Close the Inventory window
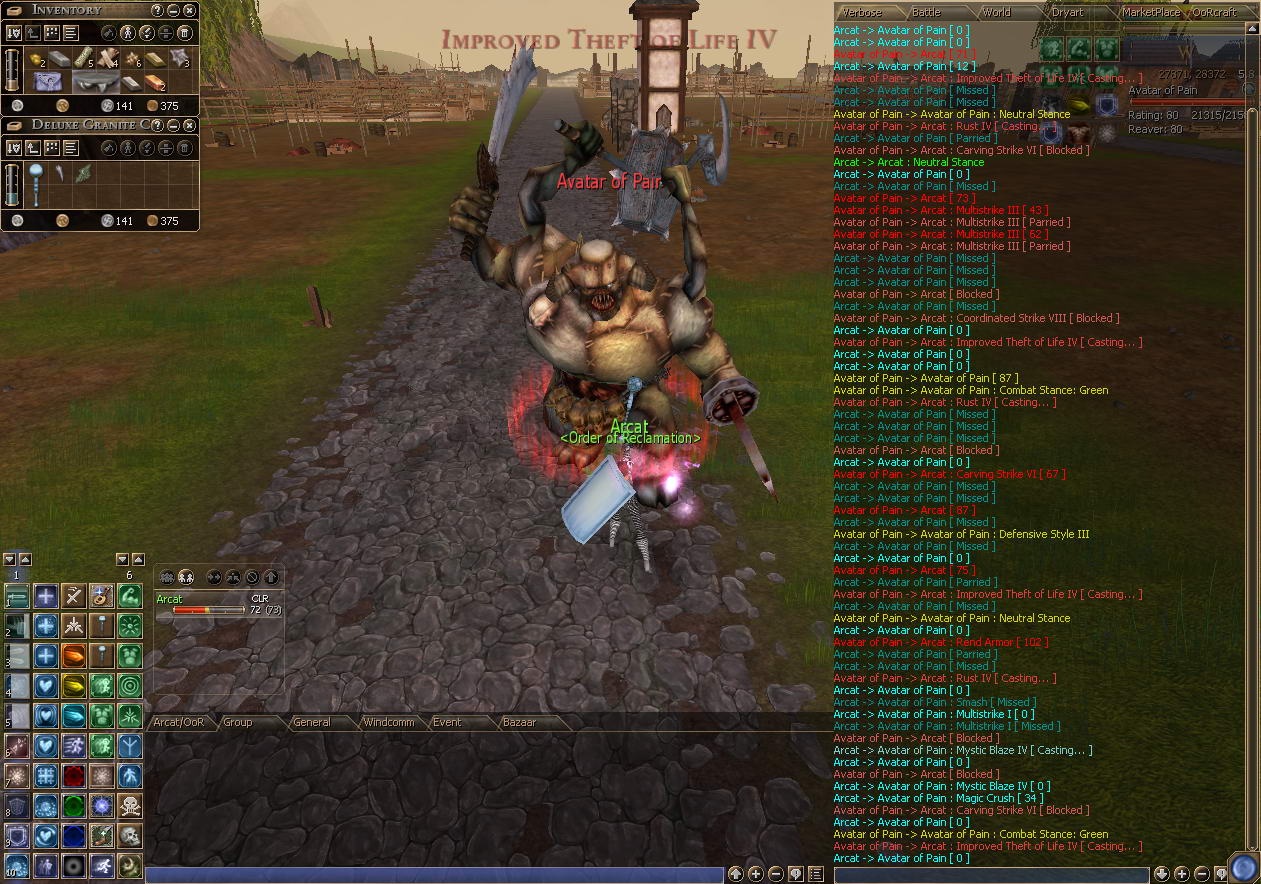Image resolution: width=1261 pixels, height=884 pixels. [189, 10]
